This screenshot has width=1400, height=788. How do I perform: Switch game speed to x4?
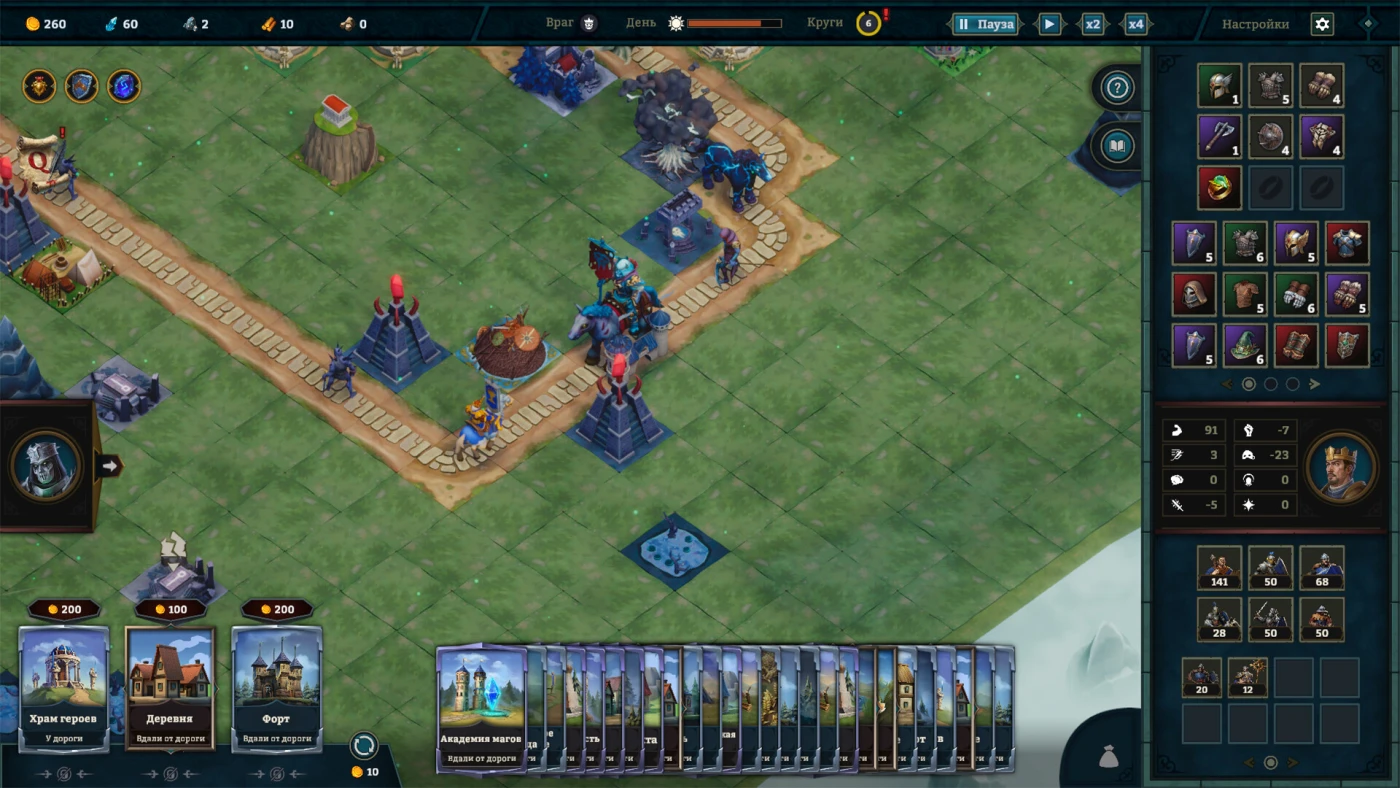click(1136, 24)
